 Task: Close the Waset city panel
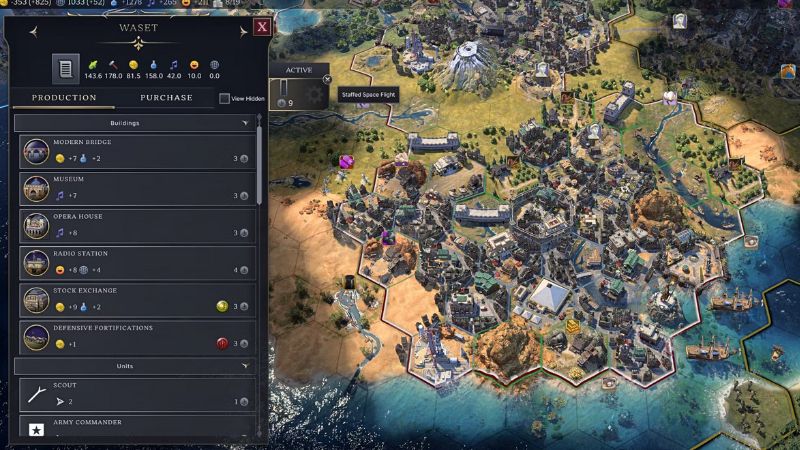click(261, 28)
